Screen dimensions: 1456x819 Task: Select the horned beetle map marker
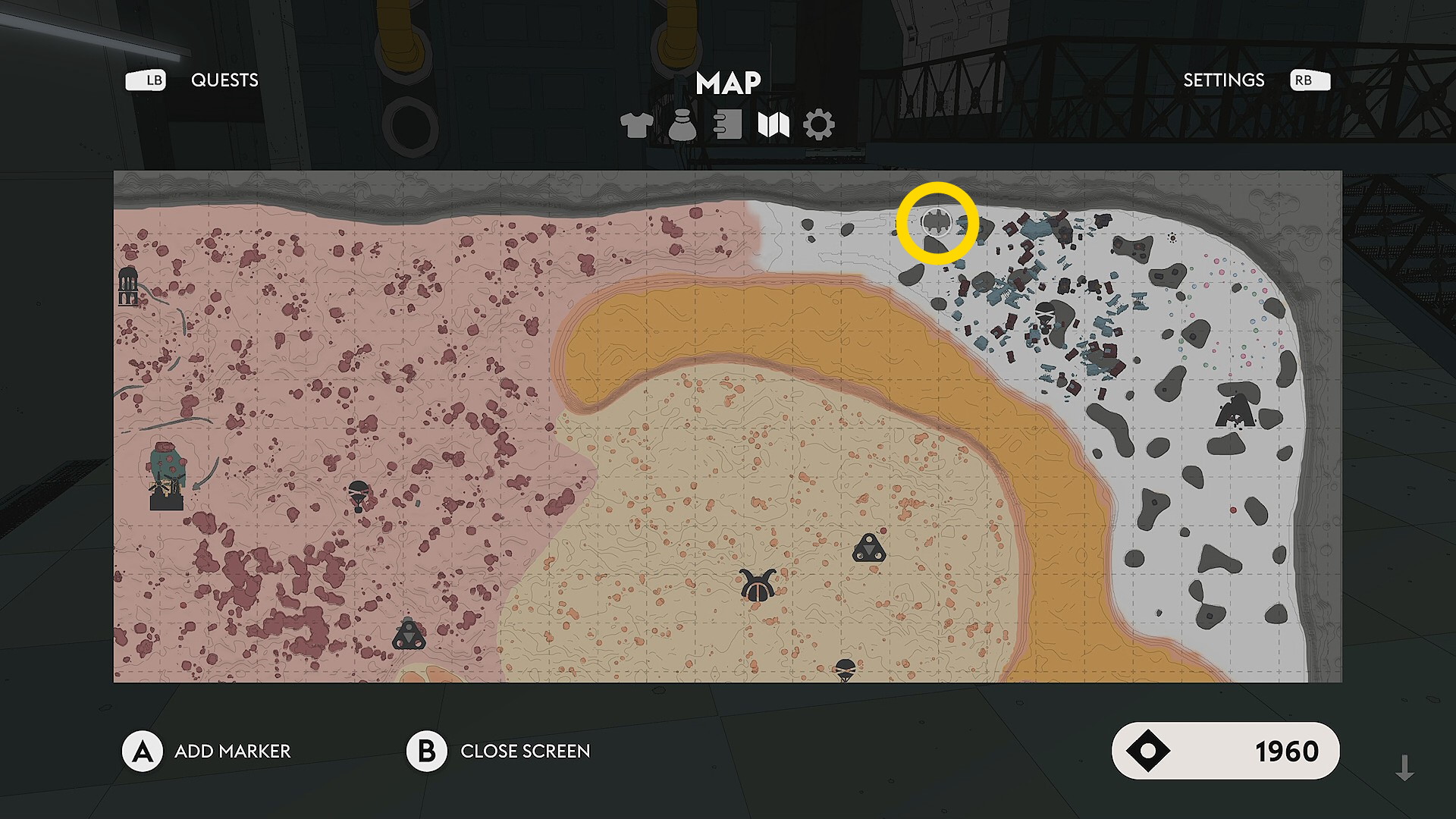[758, 585]
